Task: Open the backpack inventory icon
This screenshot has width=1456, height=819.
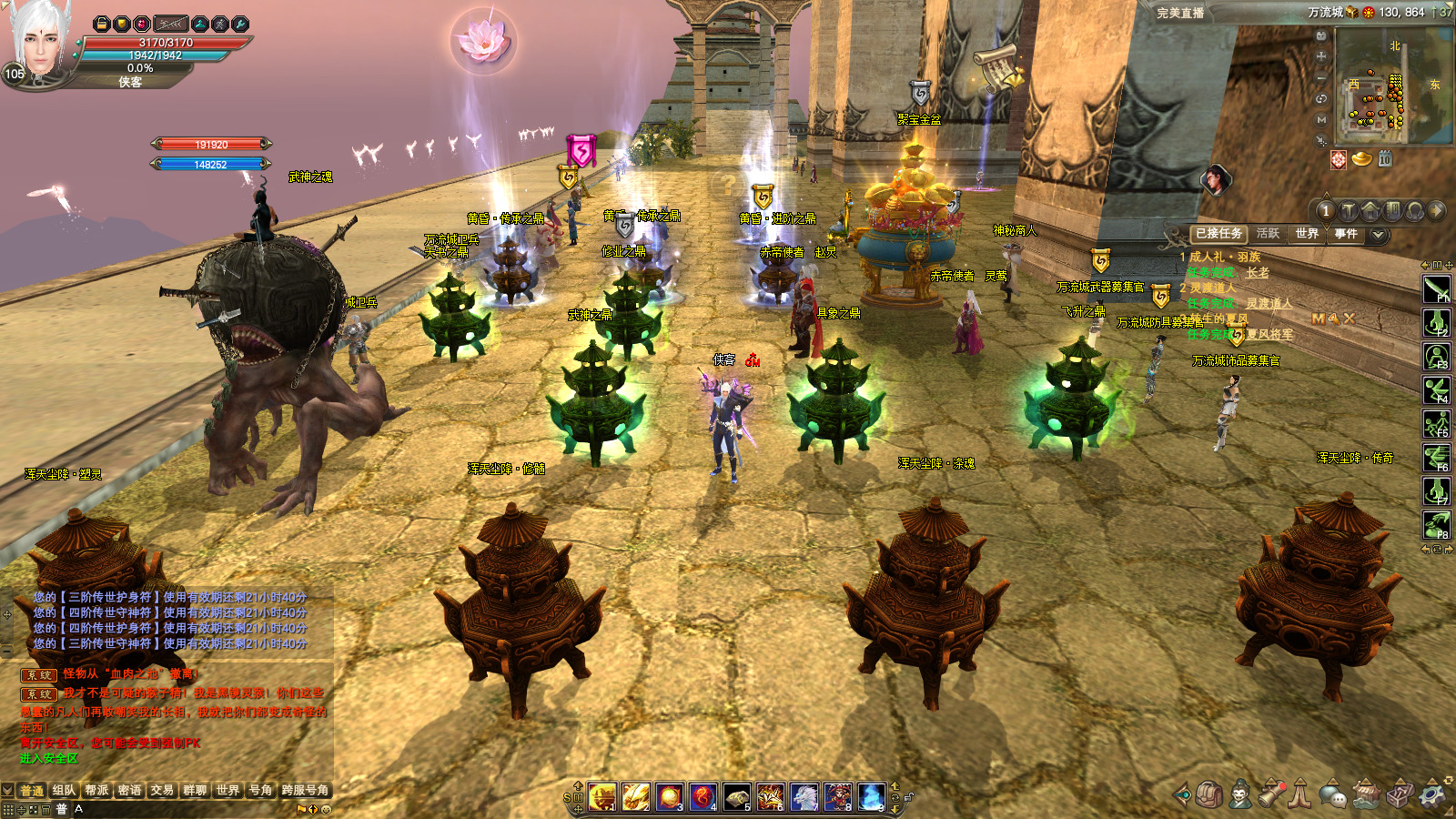Action: (x=1208, y=794)
